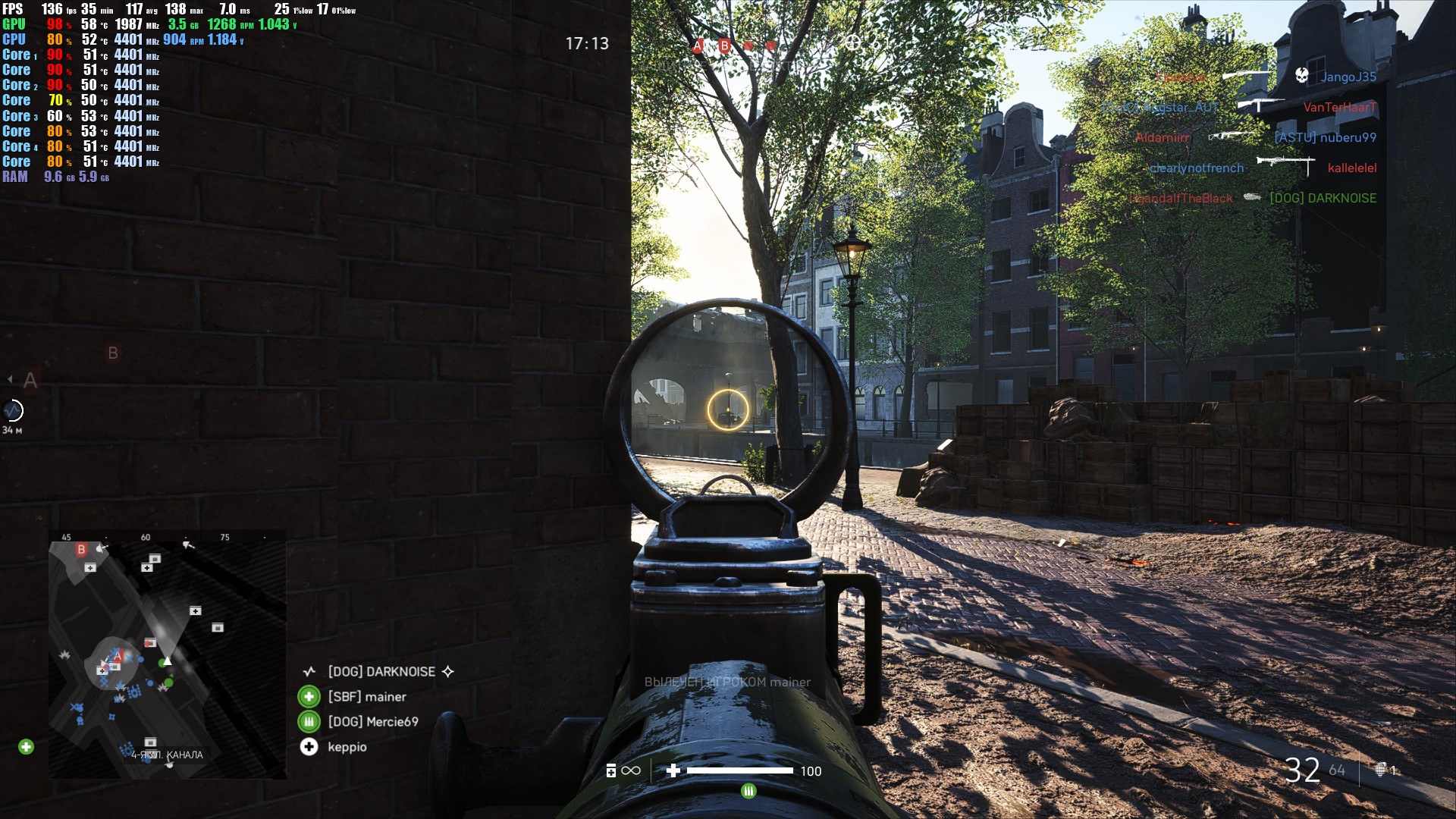Select the faded B objective world marker
The image size is (1456, 819).
point(112,353)
